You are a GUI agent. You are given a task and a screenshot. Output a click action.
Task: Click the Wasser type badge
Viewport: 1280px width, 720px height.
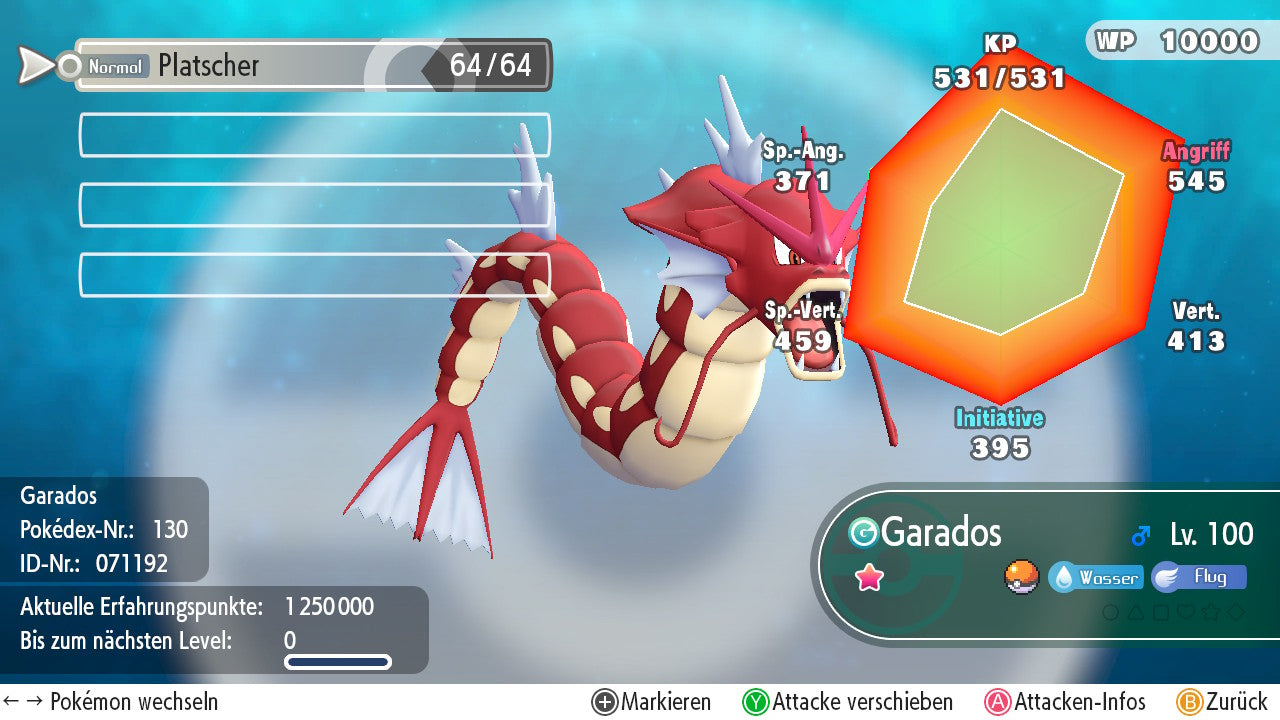(x=1095, y=578)
